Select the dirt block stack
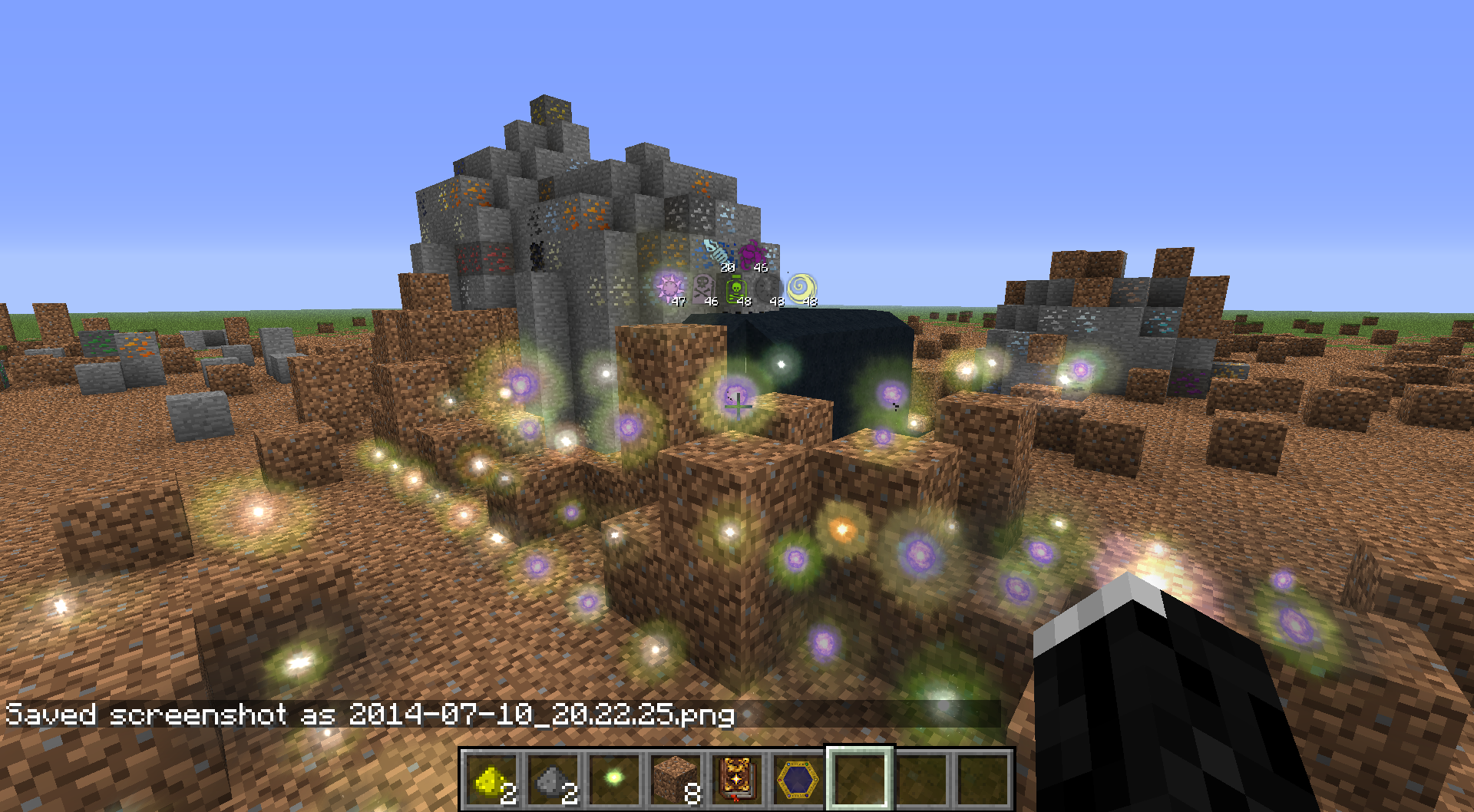Screen dimensions: 1474x812 [676, 780]
